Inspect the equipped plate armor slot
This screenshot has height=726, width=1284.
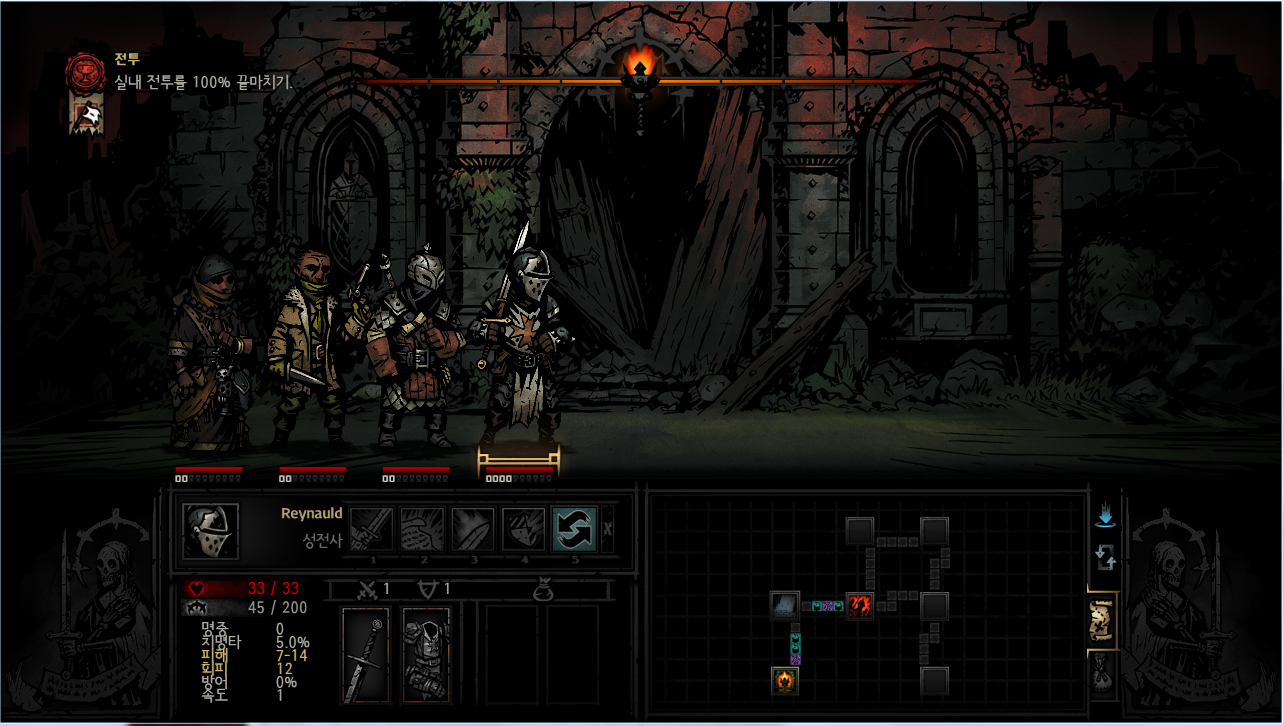(x=425, y=655)
